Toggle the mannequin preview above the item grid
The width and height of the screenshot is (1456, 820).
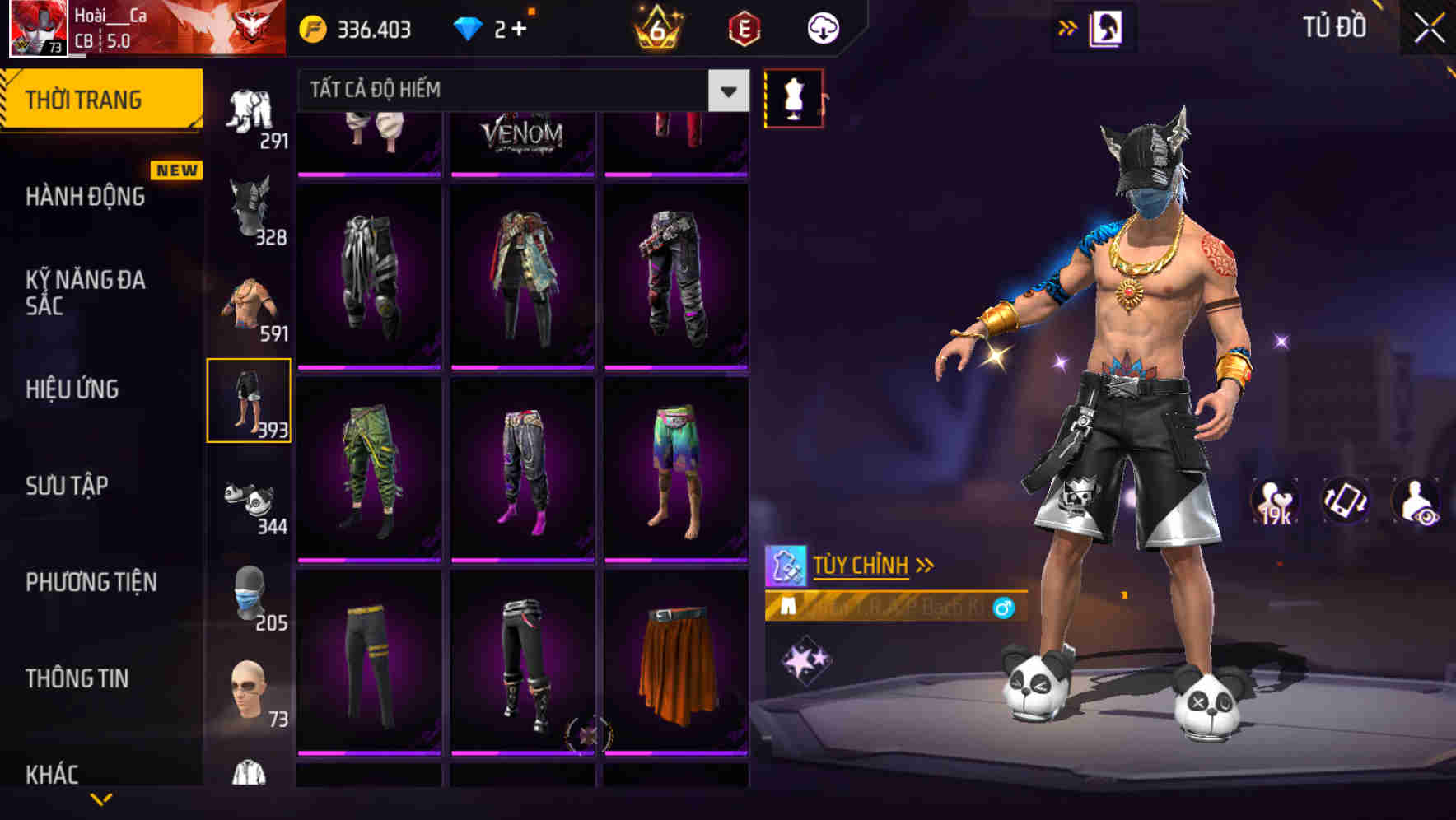click(793, 100)
